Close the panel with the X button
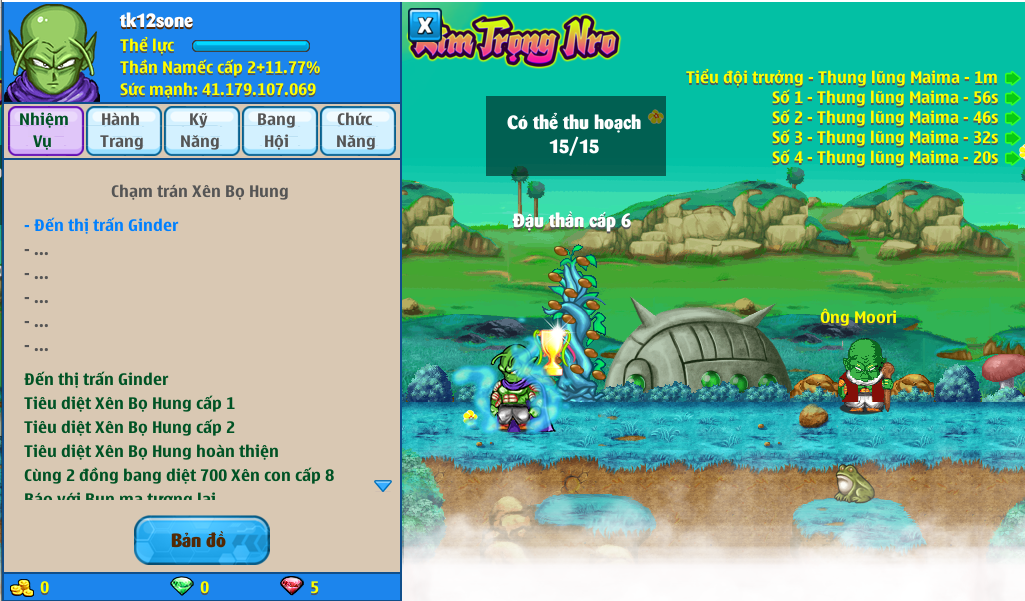1025x601 pixels. pyautogui.click(x=425, y=24)
